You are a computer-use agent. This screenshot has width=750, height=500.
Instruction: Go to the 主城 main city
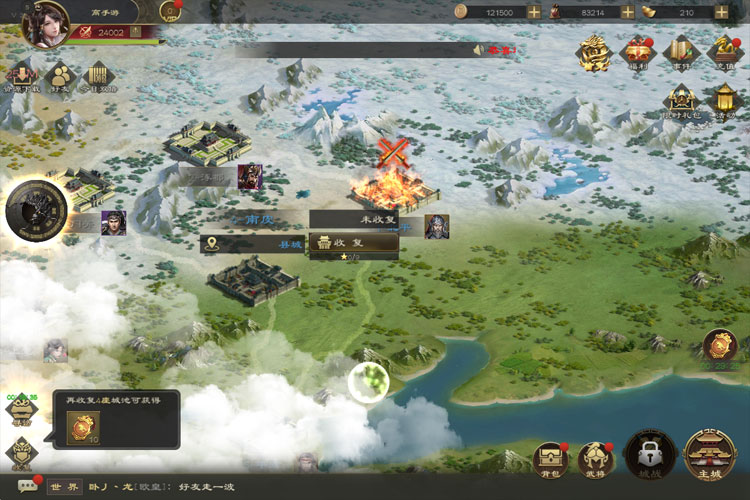pos(710,457)
